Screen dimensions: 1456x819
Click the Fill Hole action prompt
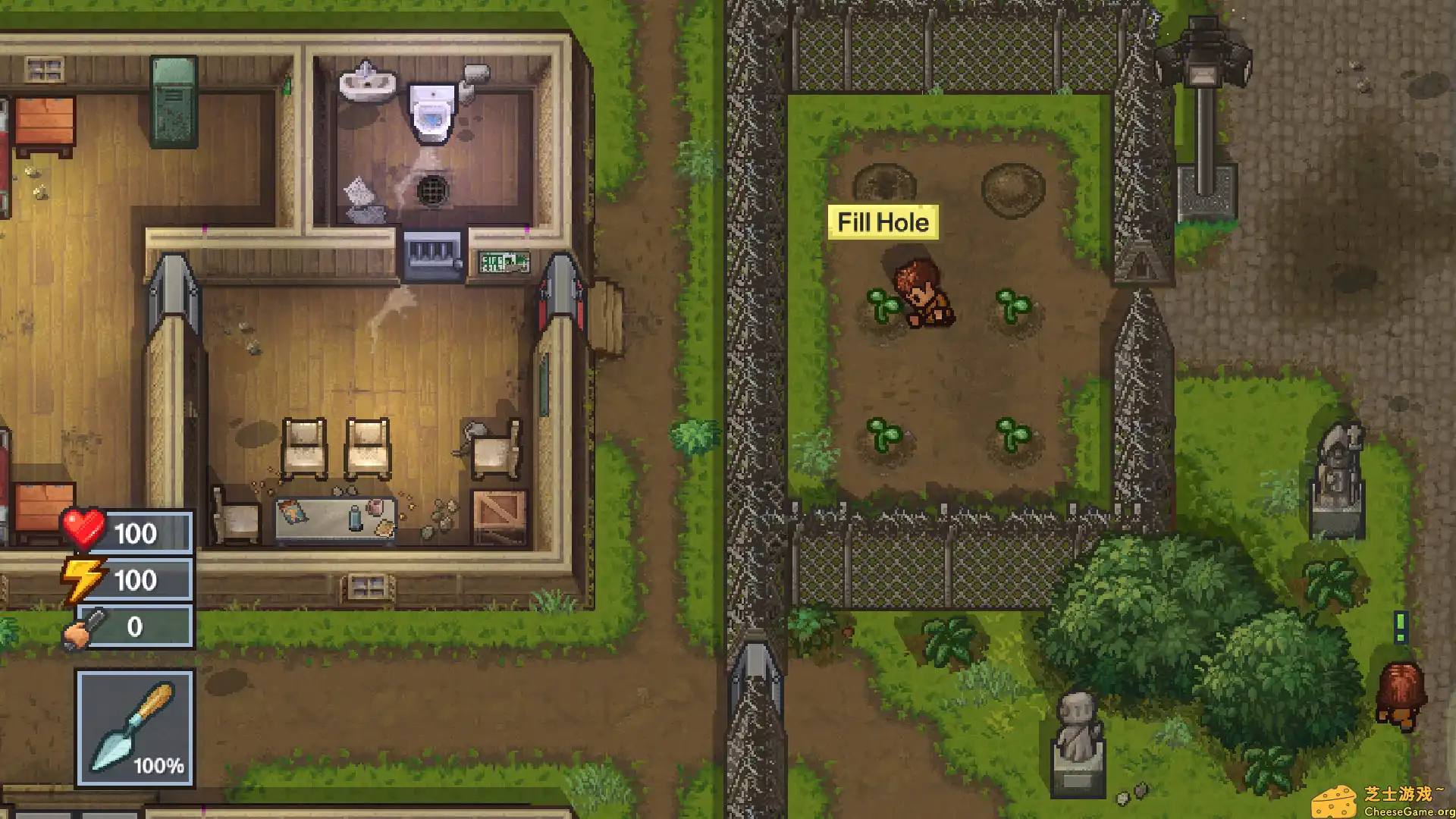pyautogui.click(x=883, y=222)
